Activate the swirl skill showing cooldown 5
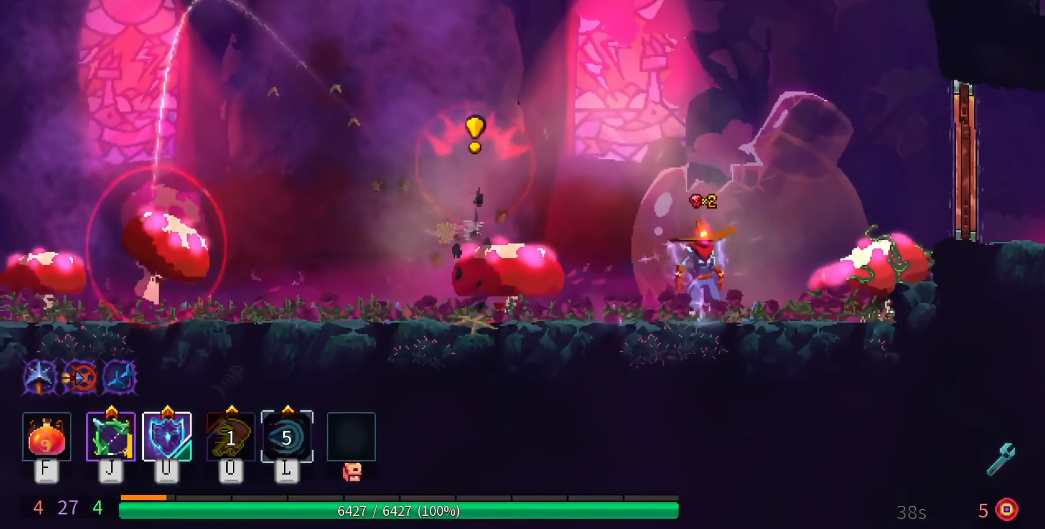This screenshot has width=1045, height=529. (287, 437)
